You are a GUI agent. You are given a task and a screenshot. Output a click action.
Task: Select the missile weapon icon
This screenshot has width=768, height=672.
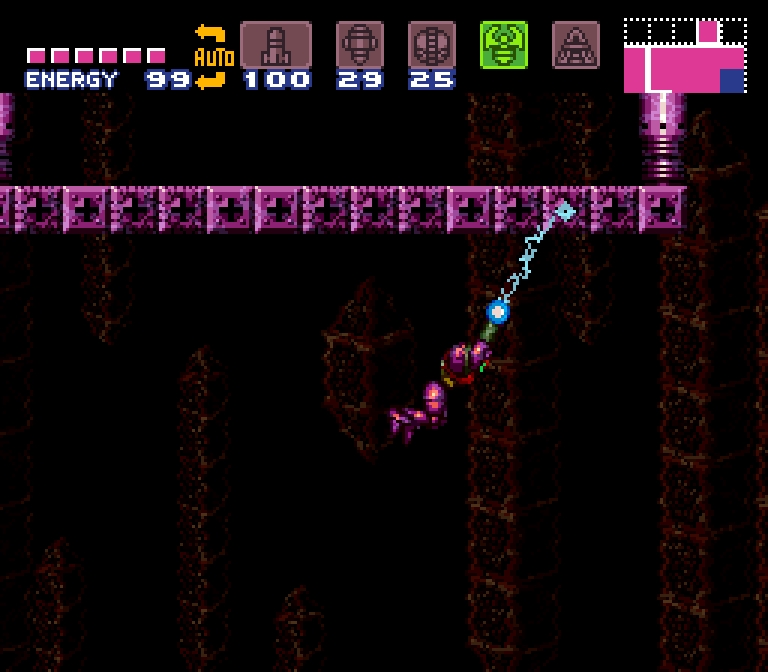pyautogui.click(x=275, y=45)
